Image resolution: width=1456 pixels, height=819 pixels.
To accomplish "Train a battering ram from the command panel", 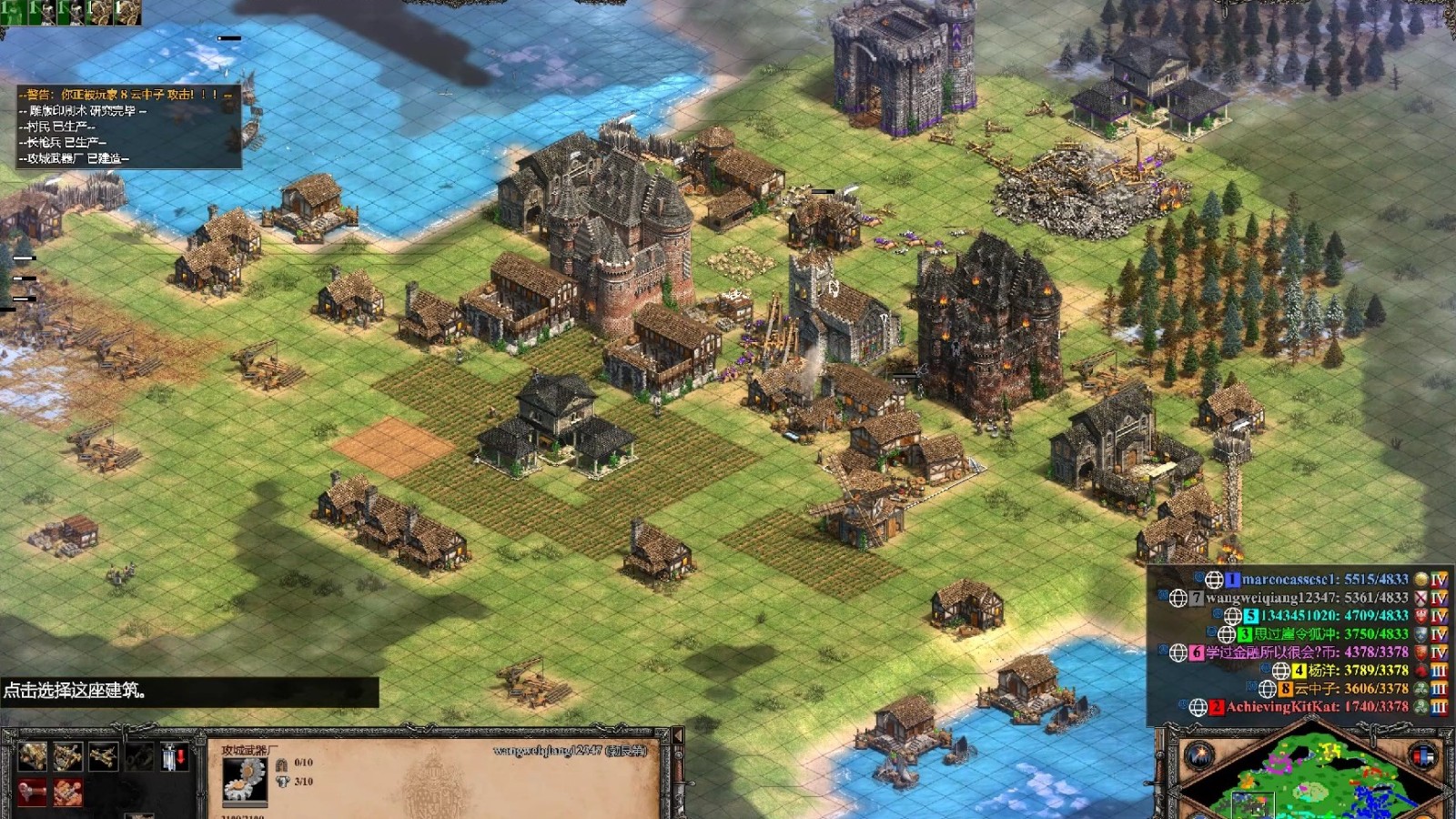I will 32,756.
